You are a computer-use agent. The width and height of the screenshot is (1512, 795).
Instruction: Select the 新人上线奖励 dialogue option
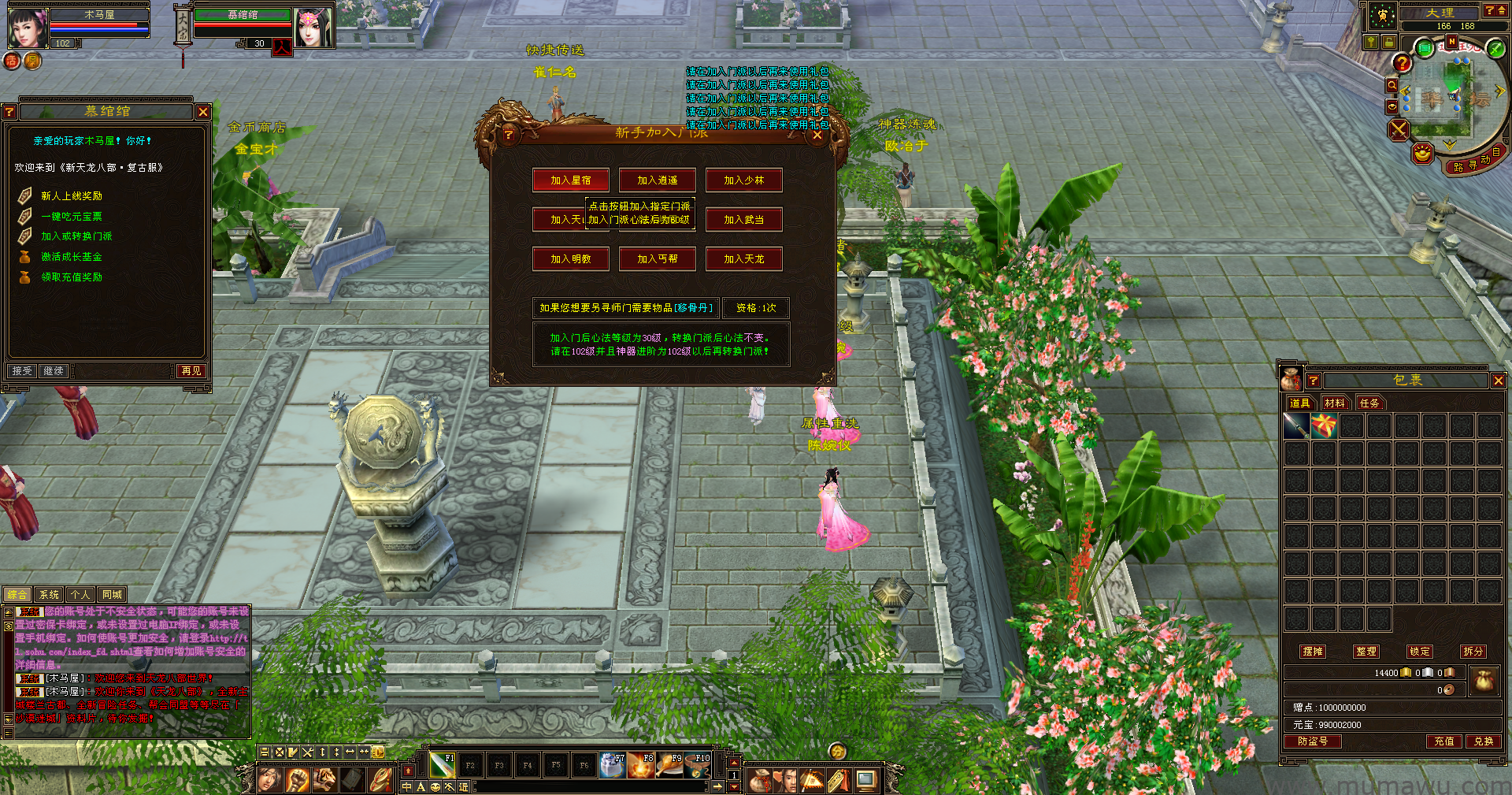coord(72,196)
